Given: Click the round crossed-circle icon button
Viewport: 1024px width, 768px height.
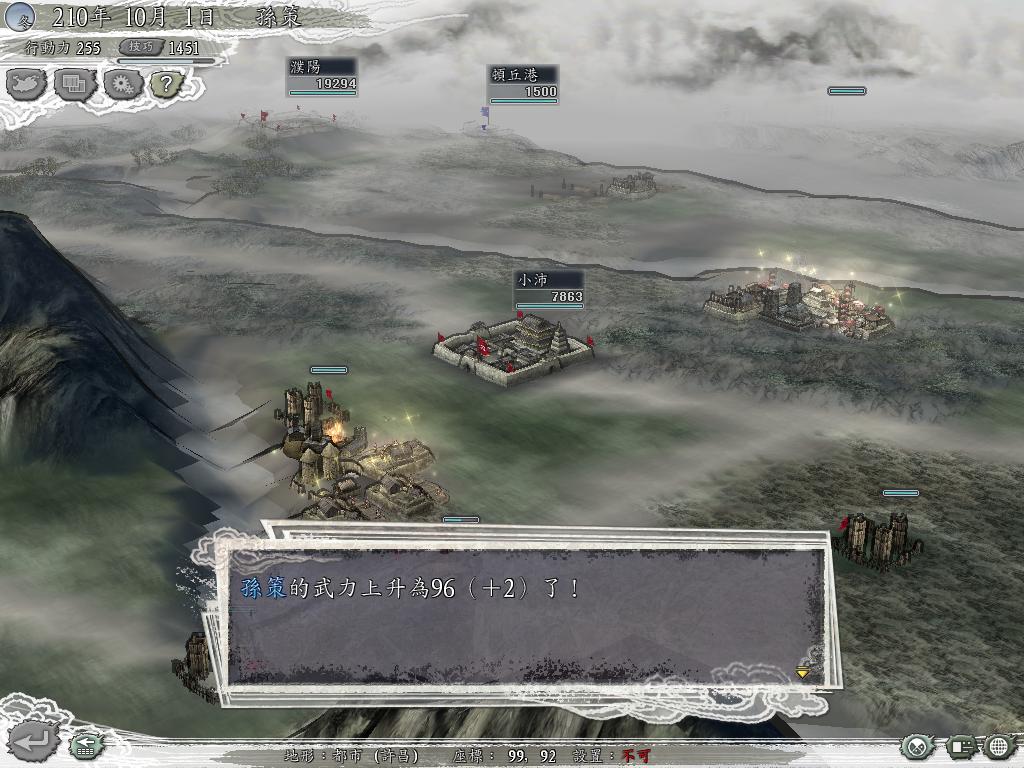Looking at the screenshot, I should 917,746.
